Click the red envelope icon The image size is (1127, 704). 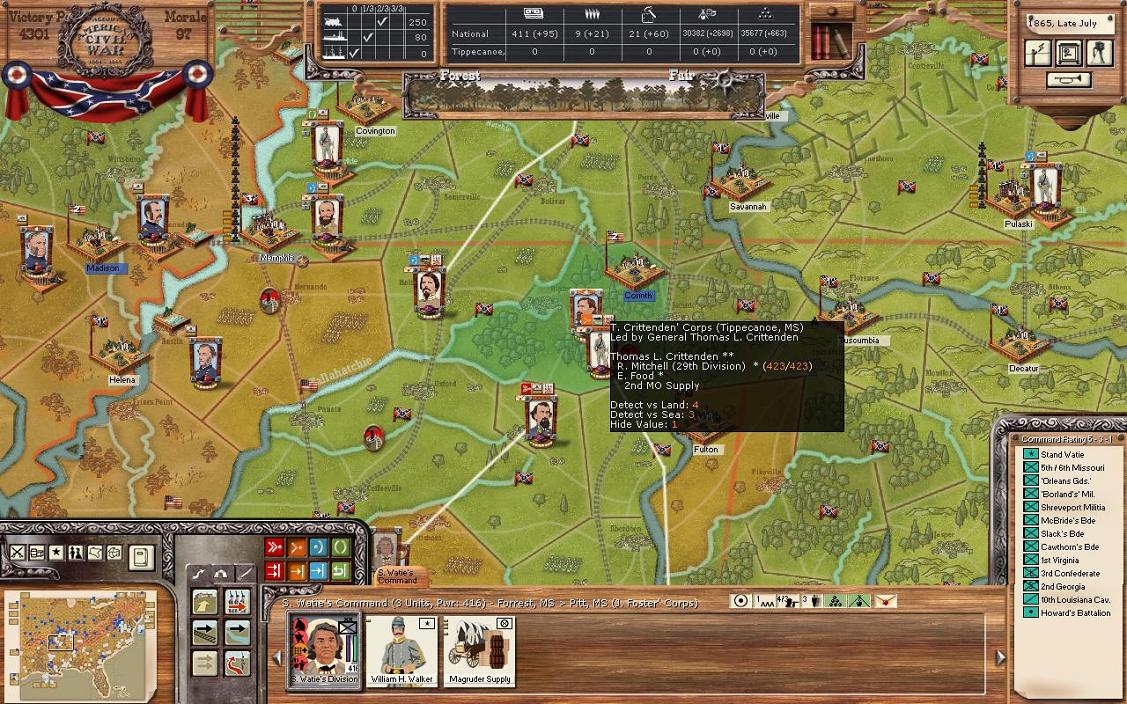click(x=884, y=601)
